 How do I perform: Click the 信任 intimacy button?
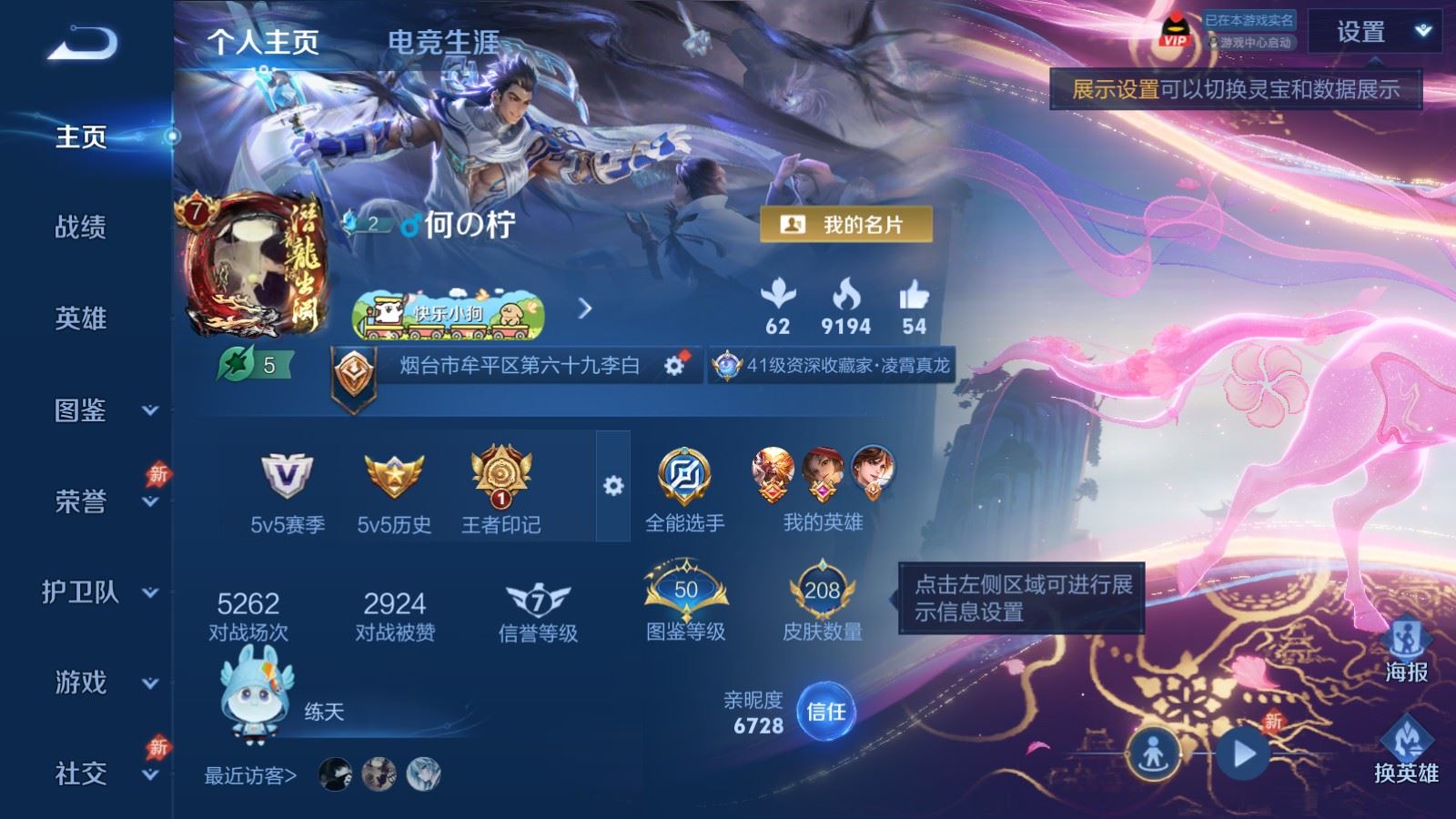[825, 711]
